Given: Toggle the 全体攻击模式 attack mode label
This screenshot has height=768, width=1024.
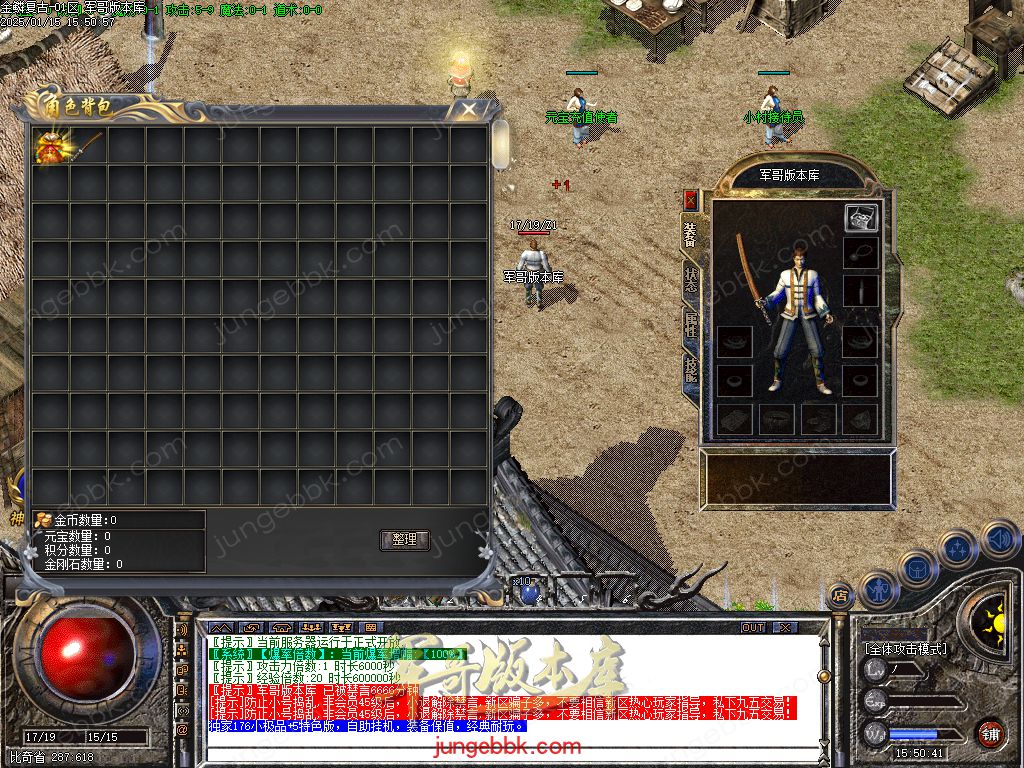Looking at the screenshot, I should (x=906, y=648).
